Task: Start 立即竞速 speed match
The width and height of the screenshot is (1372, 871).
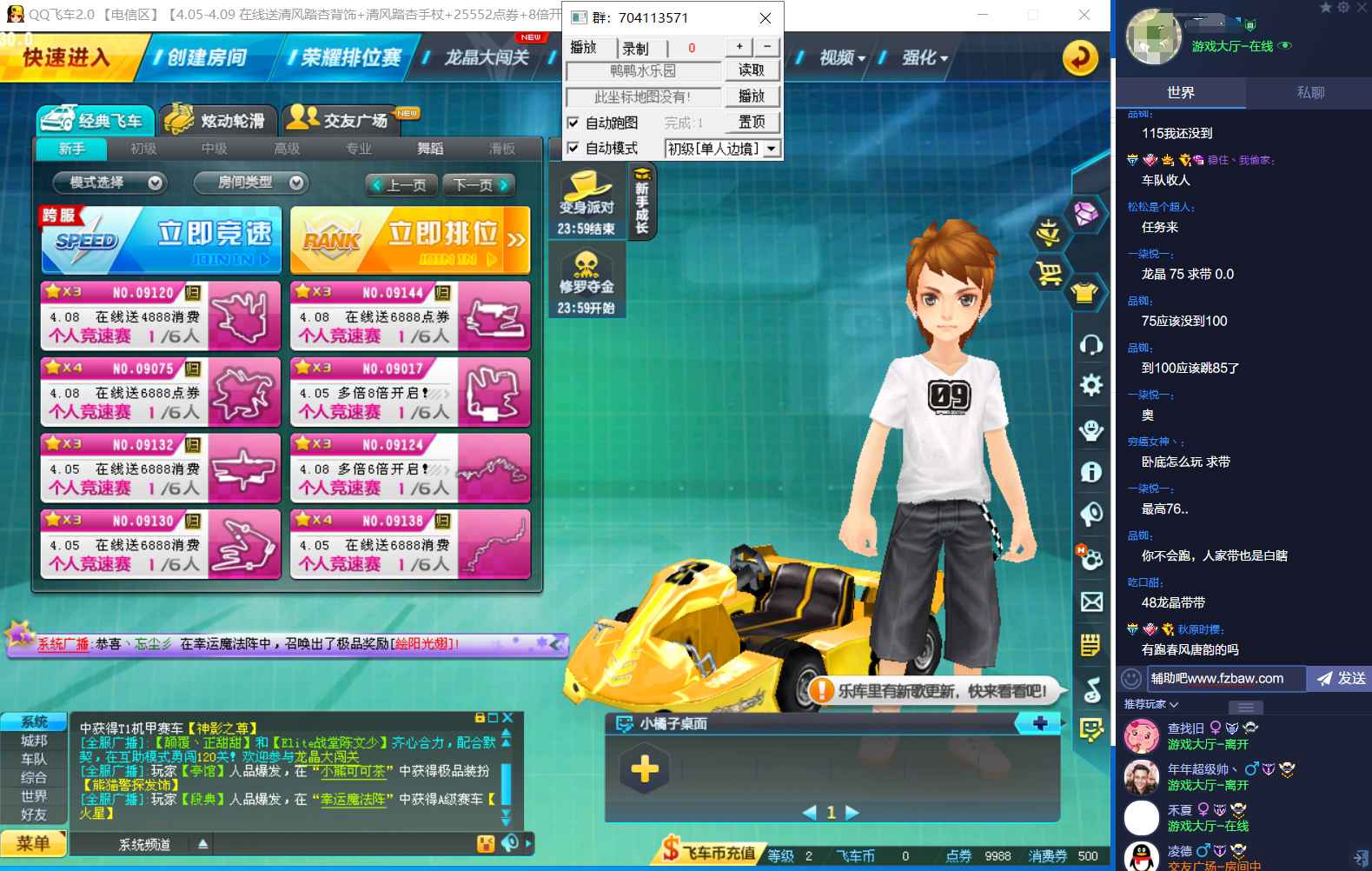Action: tap(162, 240)
